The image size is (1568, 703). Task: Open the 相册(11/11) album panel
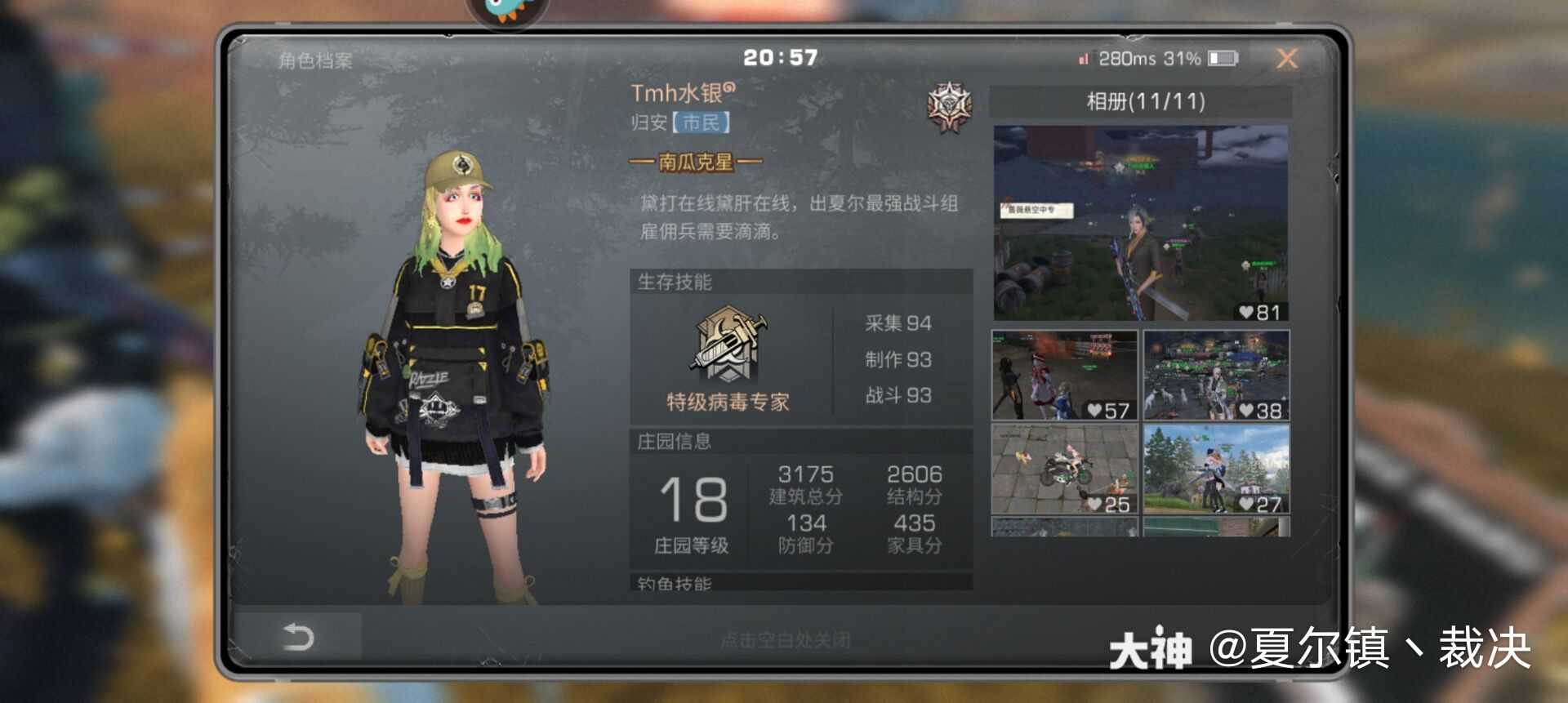tap(1142, 100)
